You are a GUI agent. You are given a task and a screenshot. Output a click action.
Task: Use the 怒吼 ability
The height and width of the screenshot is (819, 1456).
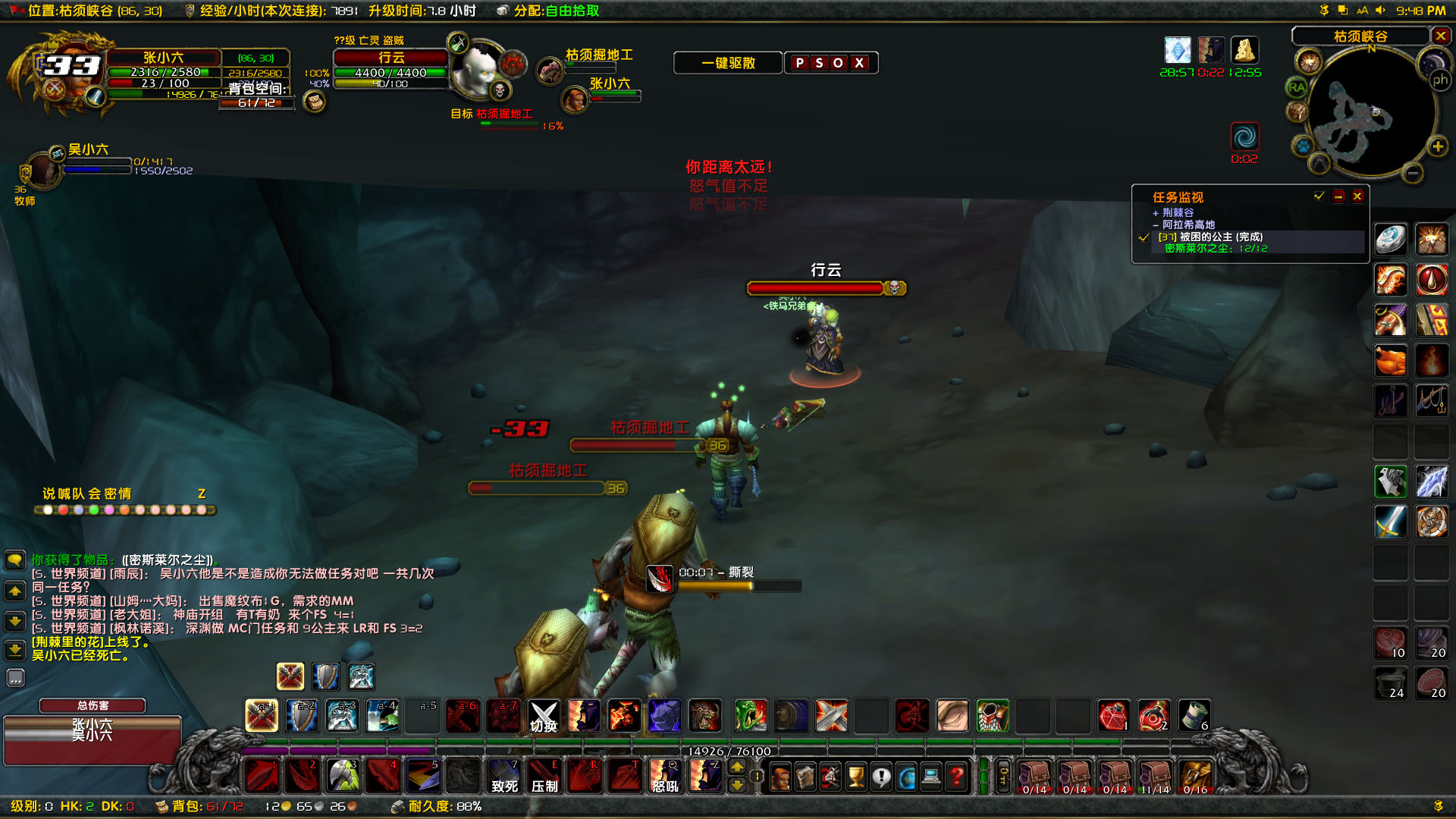(665, 775)
